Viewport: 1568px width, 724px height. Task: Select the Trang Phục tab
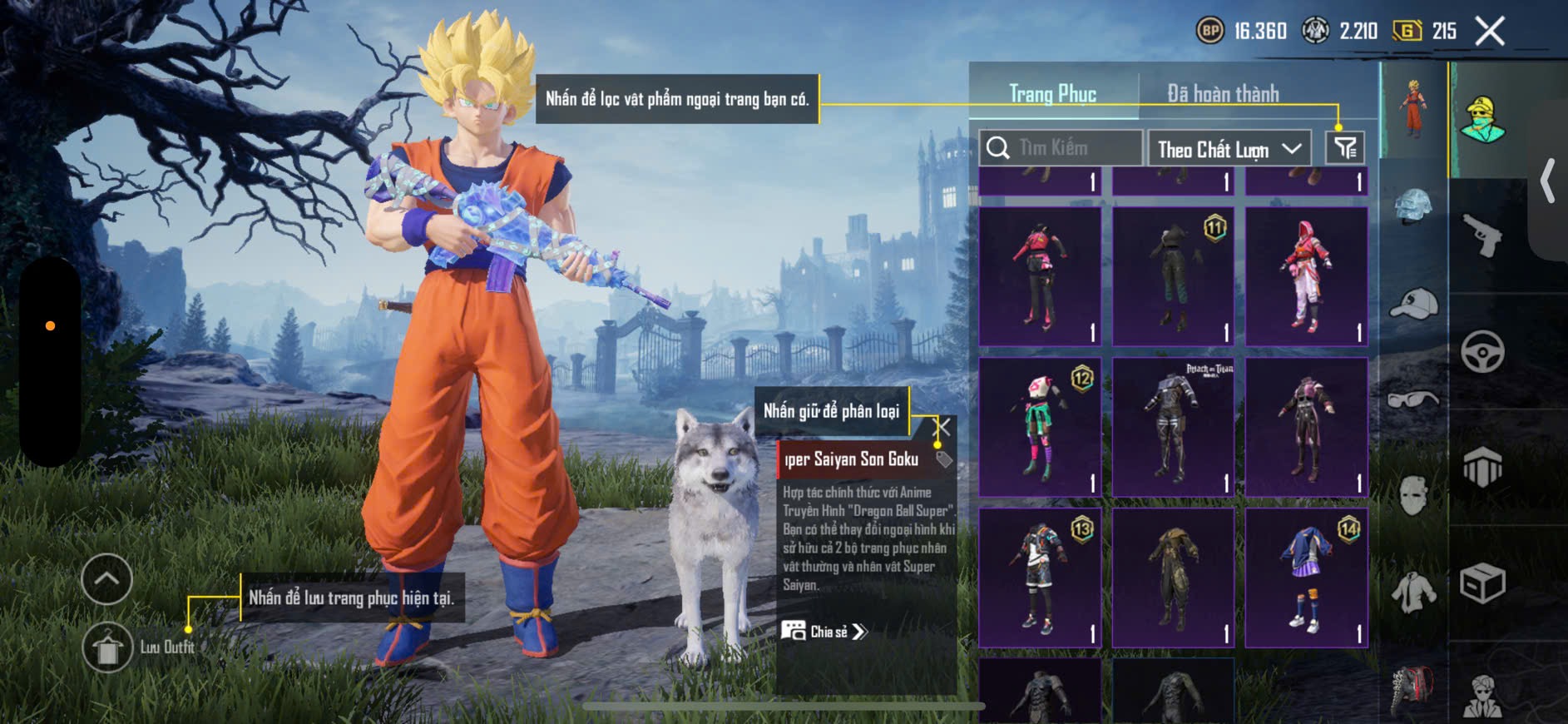click(1052, 94)
